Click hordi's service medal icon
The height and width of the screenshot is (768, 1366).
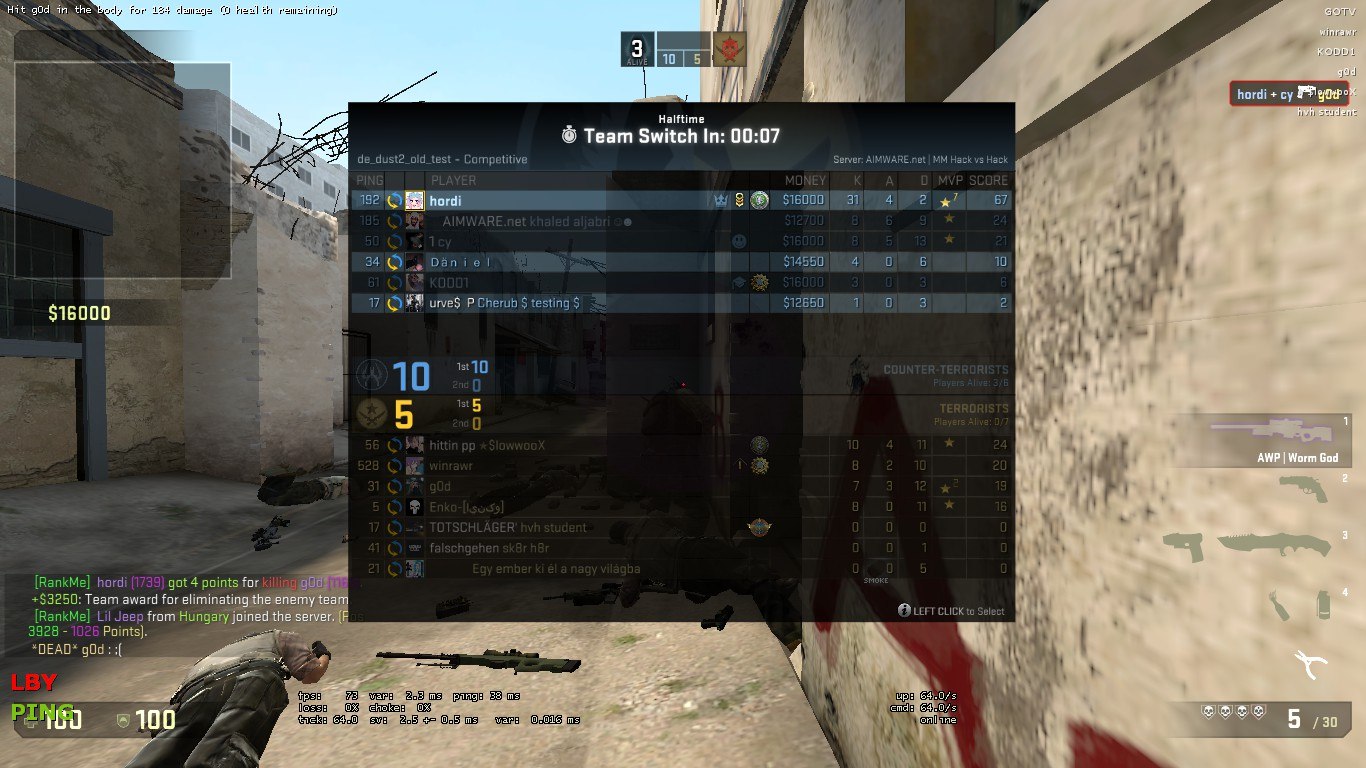click(739, 200)
